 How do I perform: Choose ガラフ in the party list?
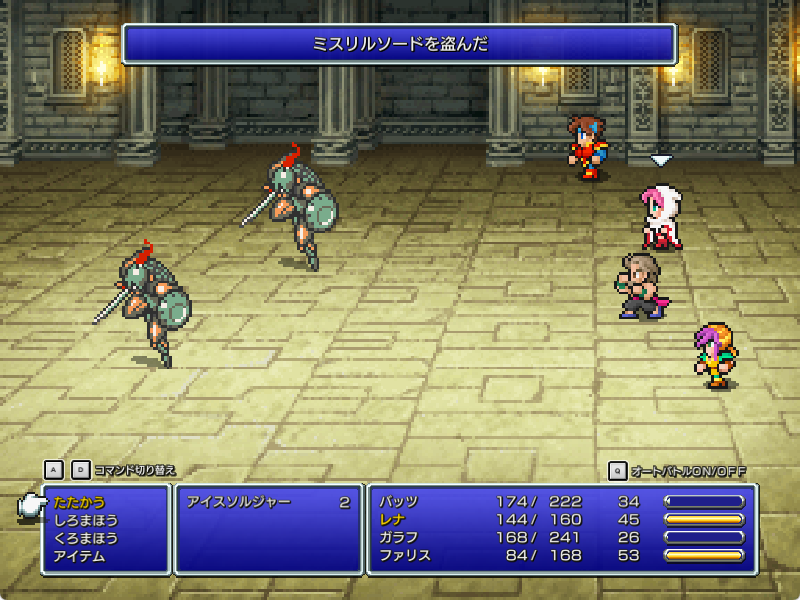[399, 538]
